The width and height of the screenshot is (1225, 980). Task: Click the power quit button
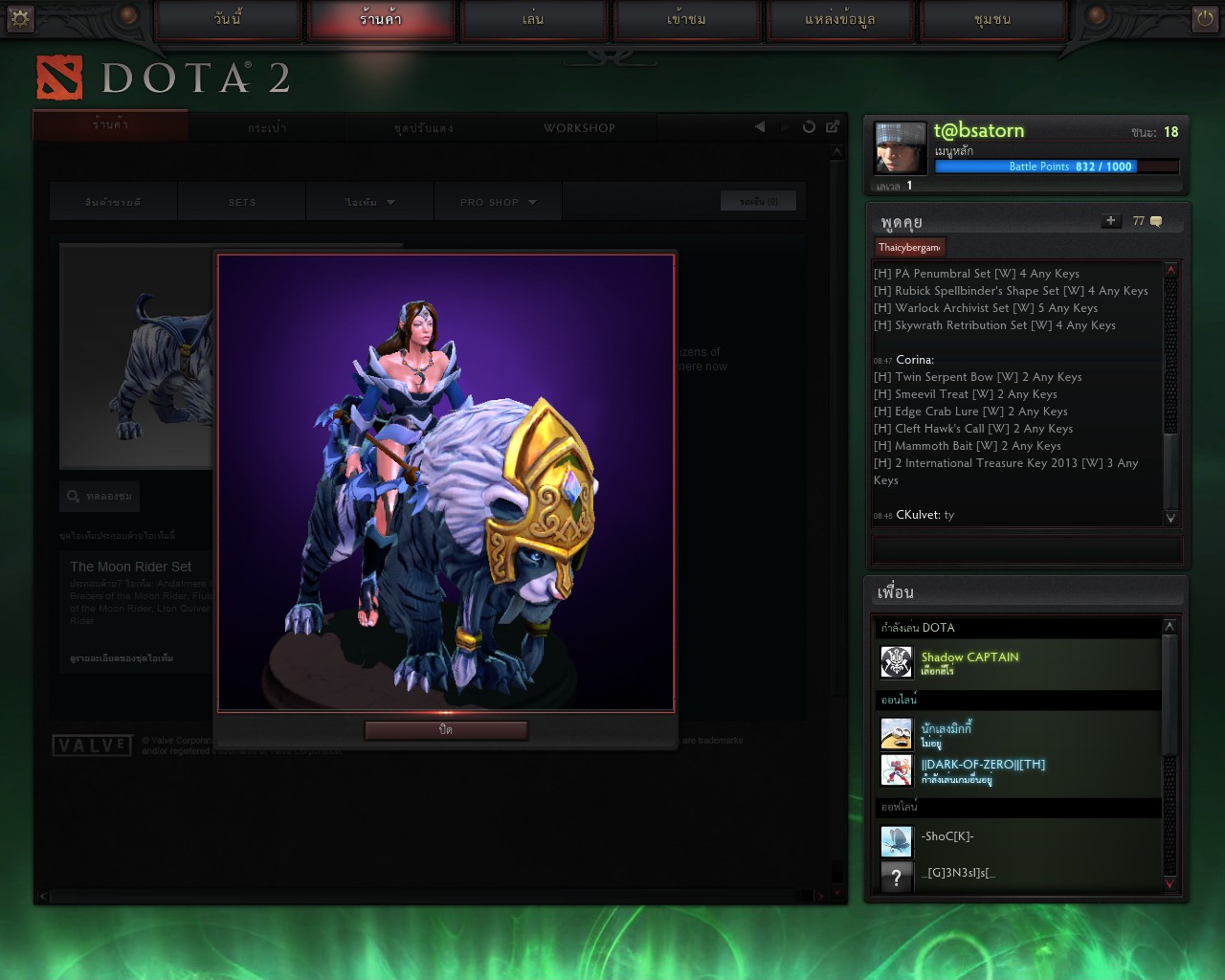(1204, 17)
